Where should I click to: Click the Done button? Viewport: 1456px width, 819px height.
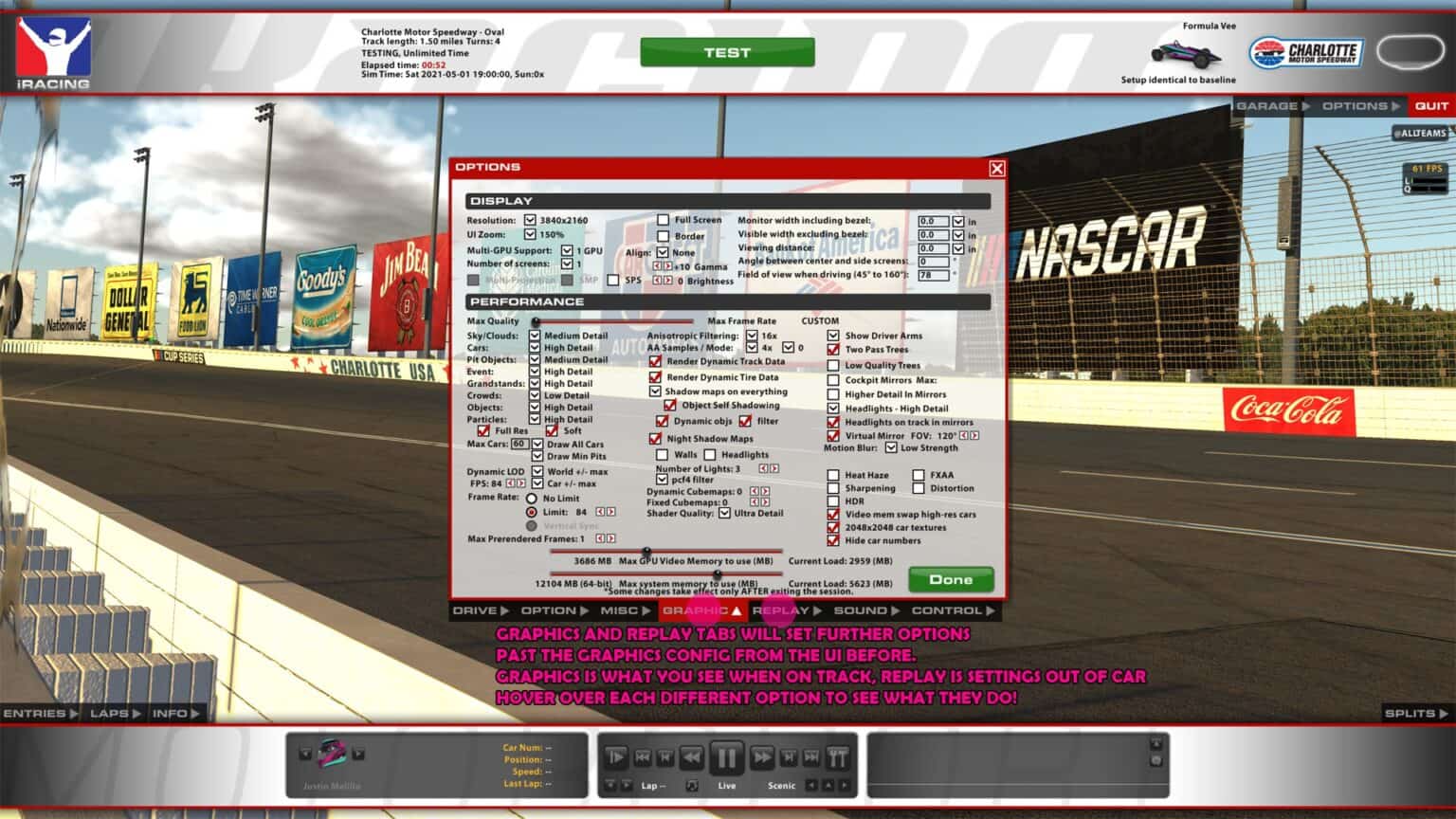(950, 578)
